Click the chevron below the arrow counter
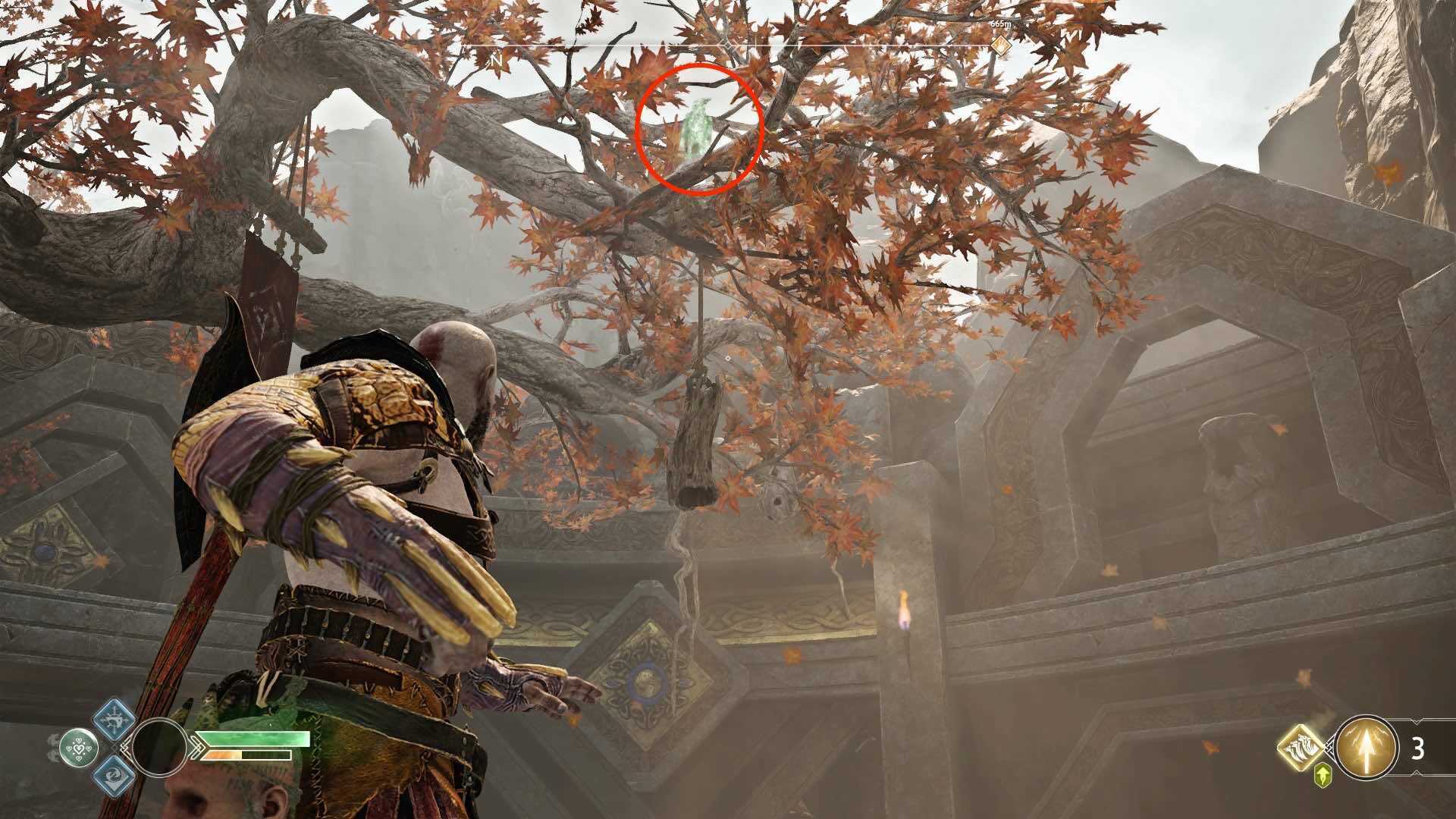Image resolution: width=1456 pixels, height=819 pixels. tap(1416, 772)
